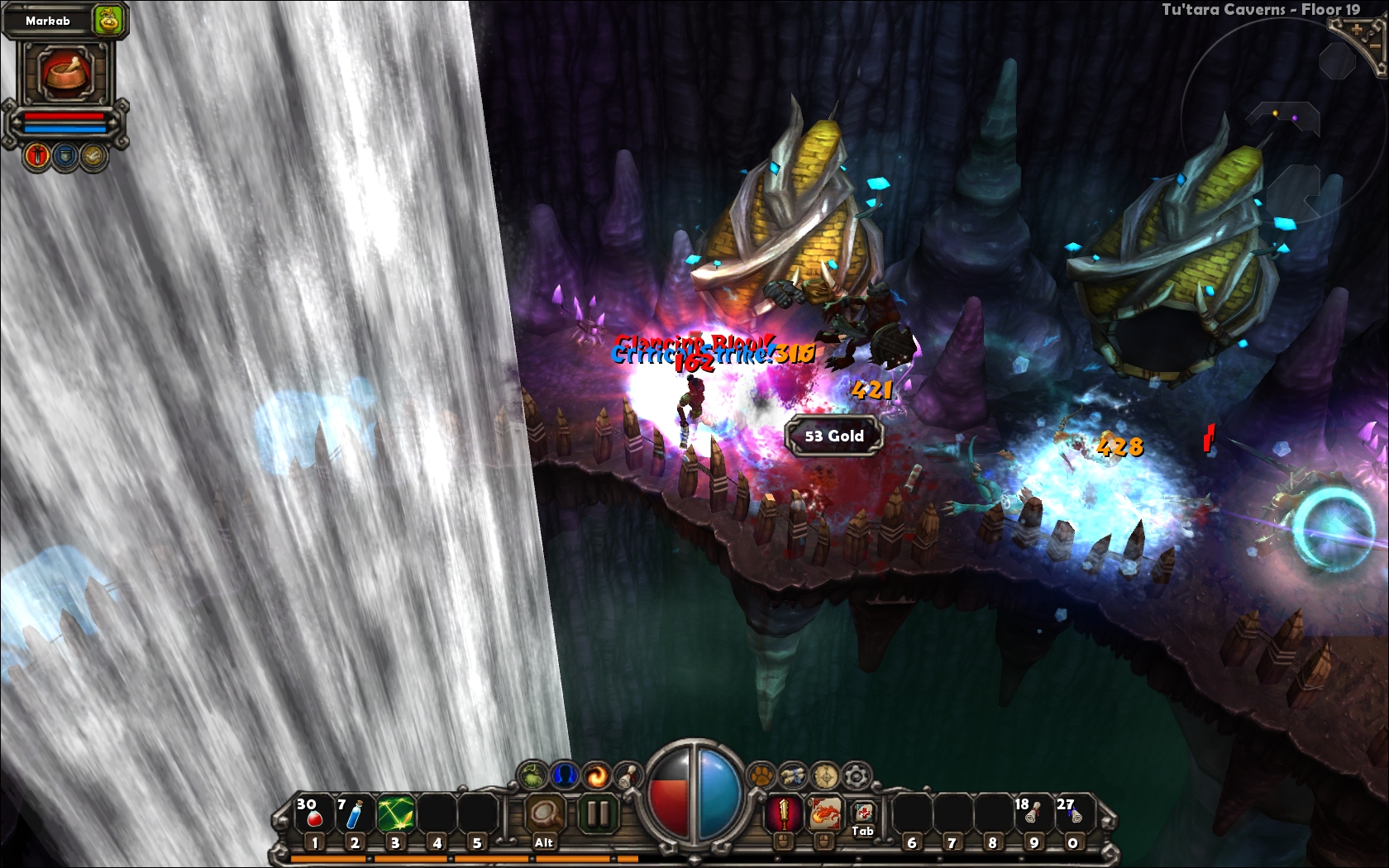Set pet to passive stance
Screen dimensions: 1389x868
[x=94, y=155]
